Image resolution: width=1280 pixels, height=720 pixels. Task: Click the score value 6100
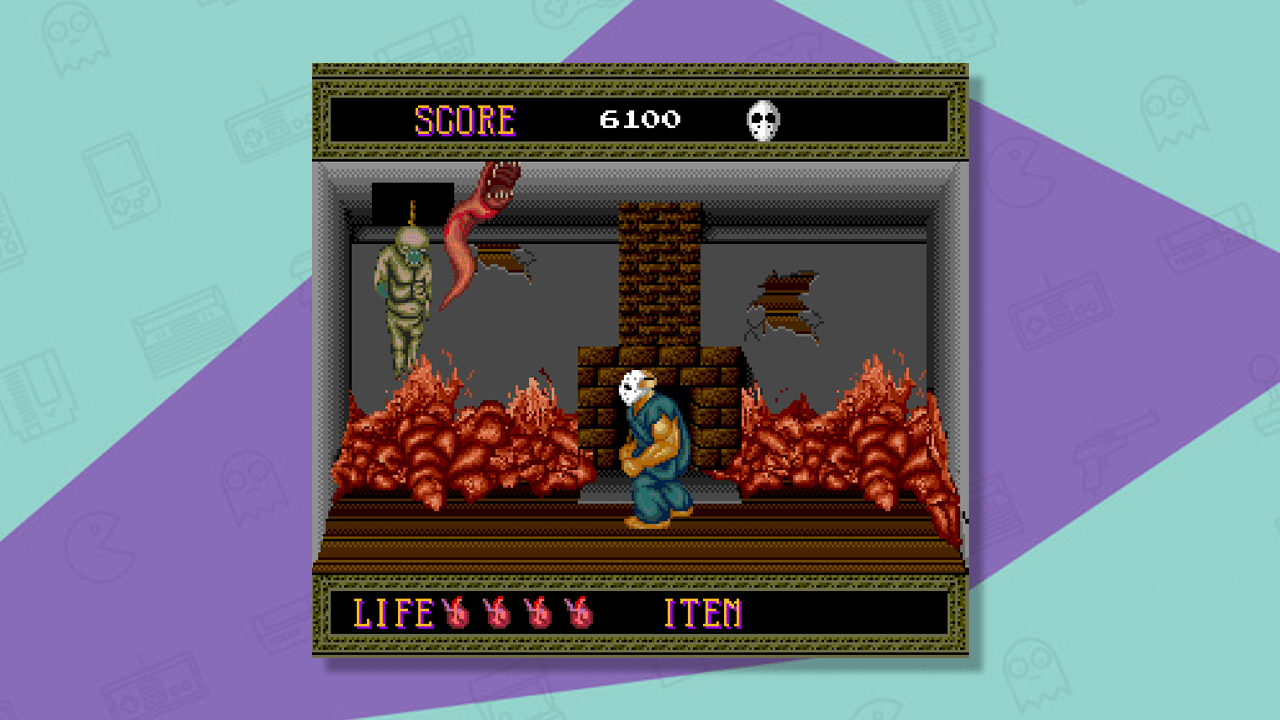(639, 119)
